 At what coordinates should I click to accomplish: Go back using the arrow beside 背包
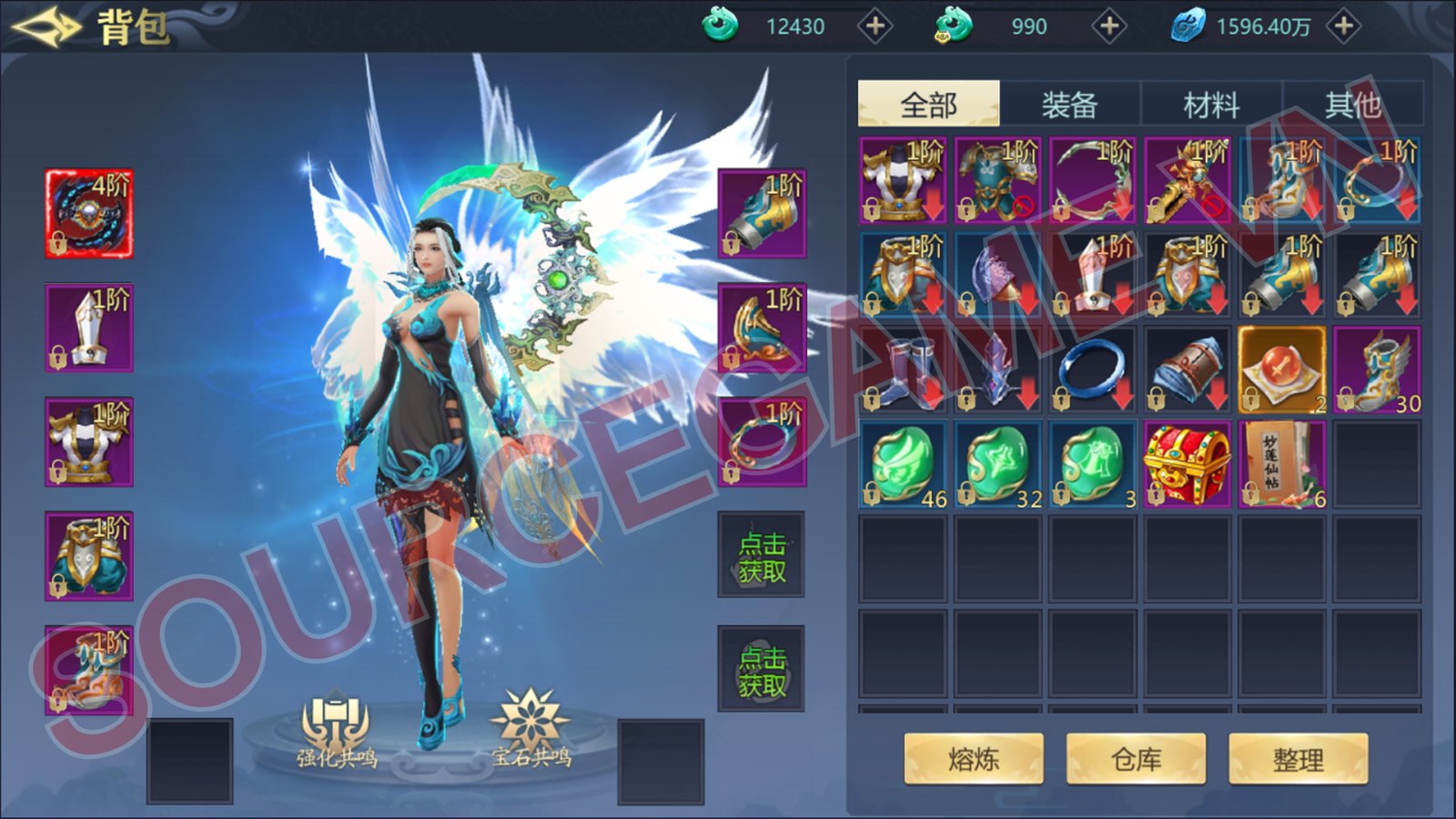point(45,27)
